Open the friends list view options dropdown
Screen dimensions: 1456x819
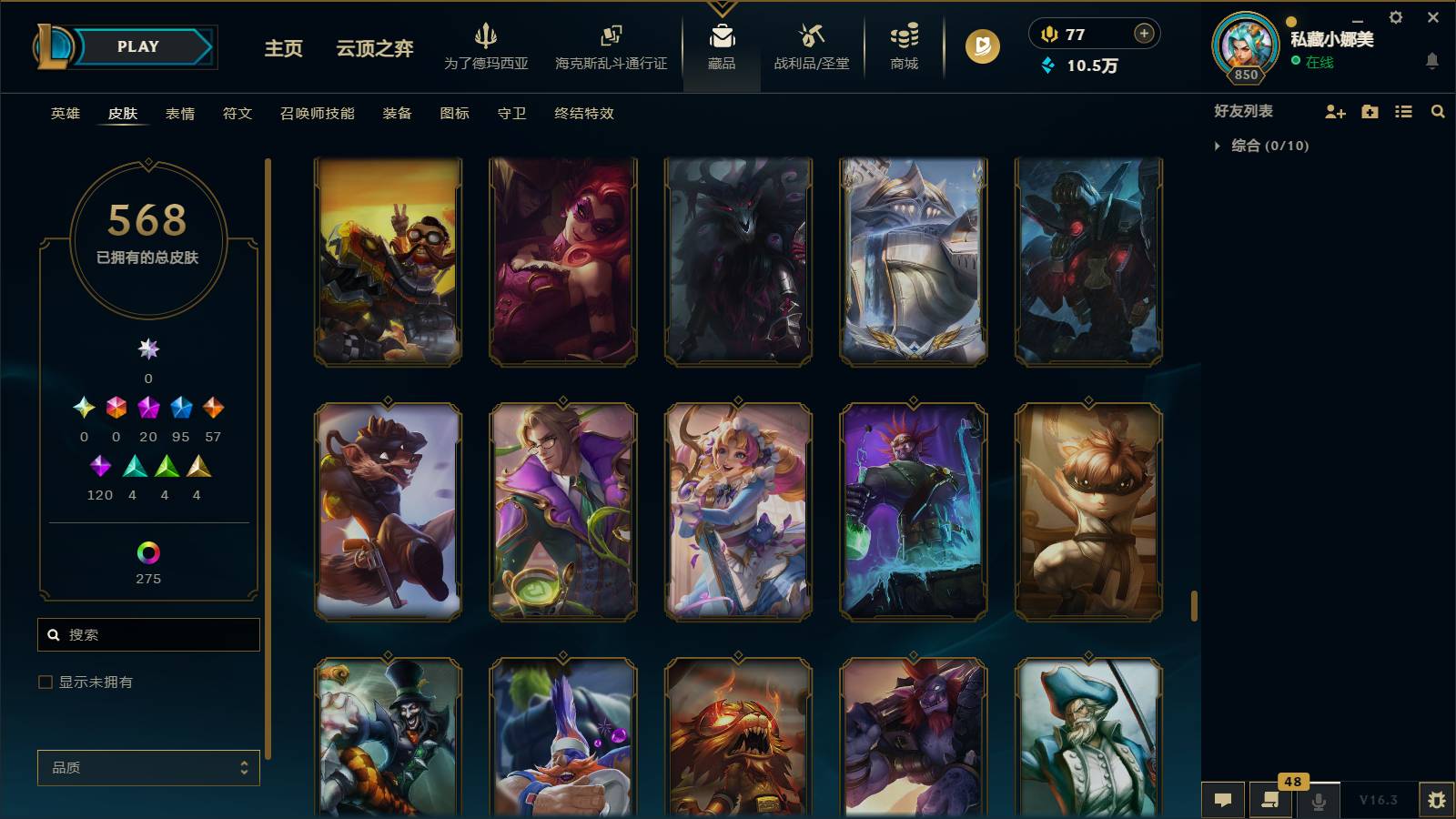pyautogui.click(x=1402, y=111)
